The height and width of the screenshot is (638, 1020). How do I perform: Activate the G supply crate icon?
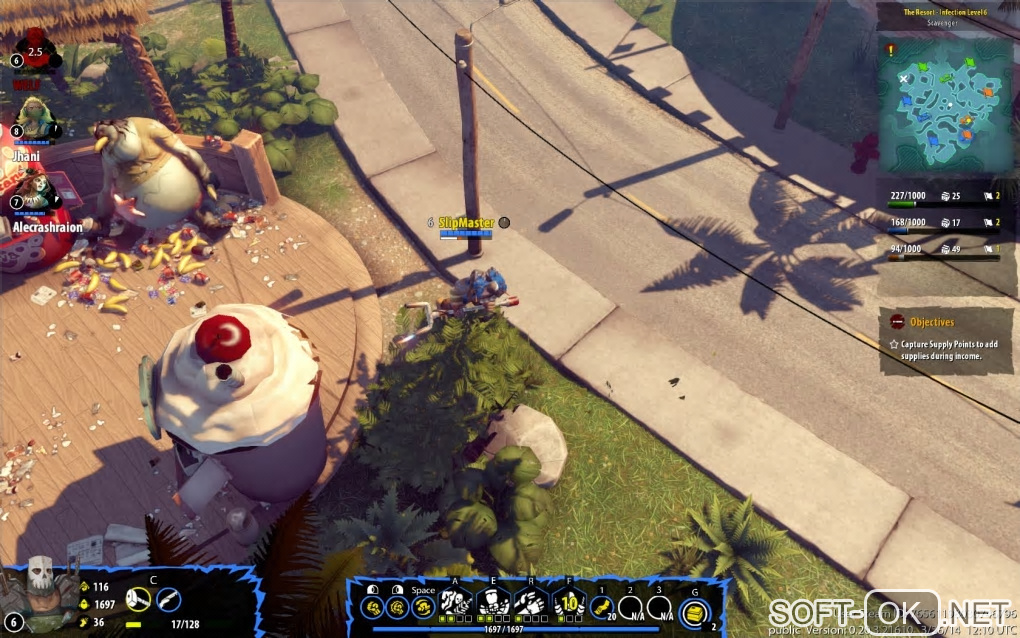tap(694, 612)
